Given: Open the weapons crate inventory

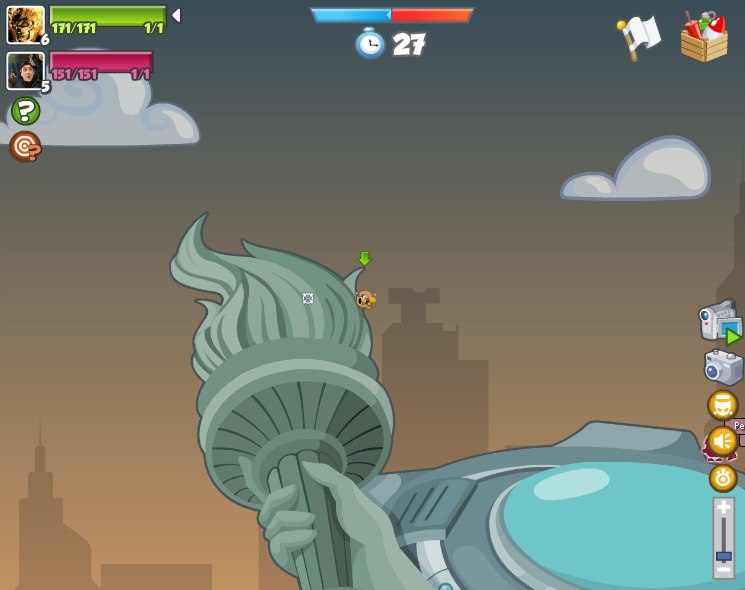Looking at the screenshot, I should [704, 38].
